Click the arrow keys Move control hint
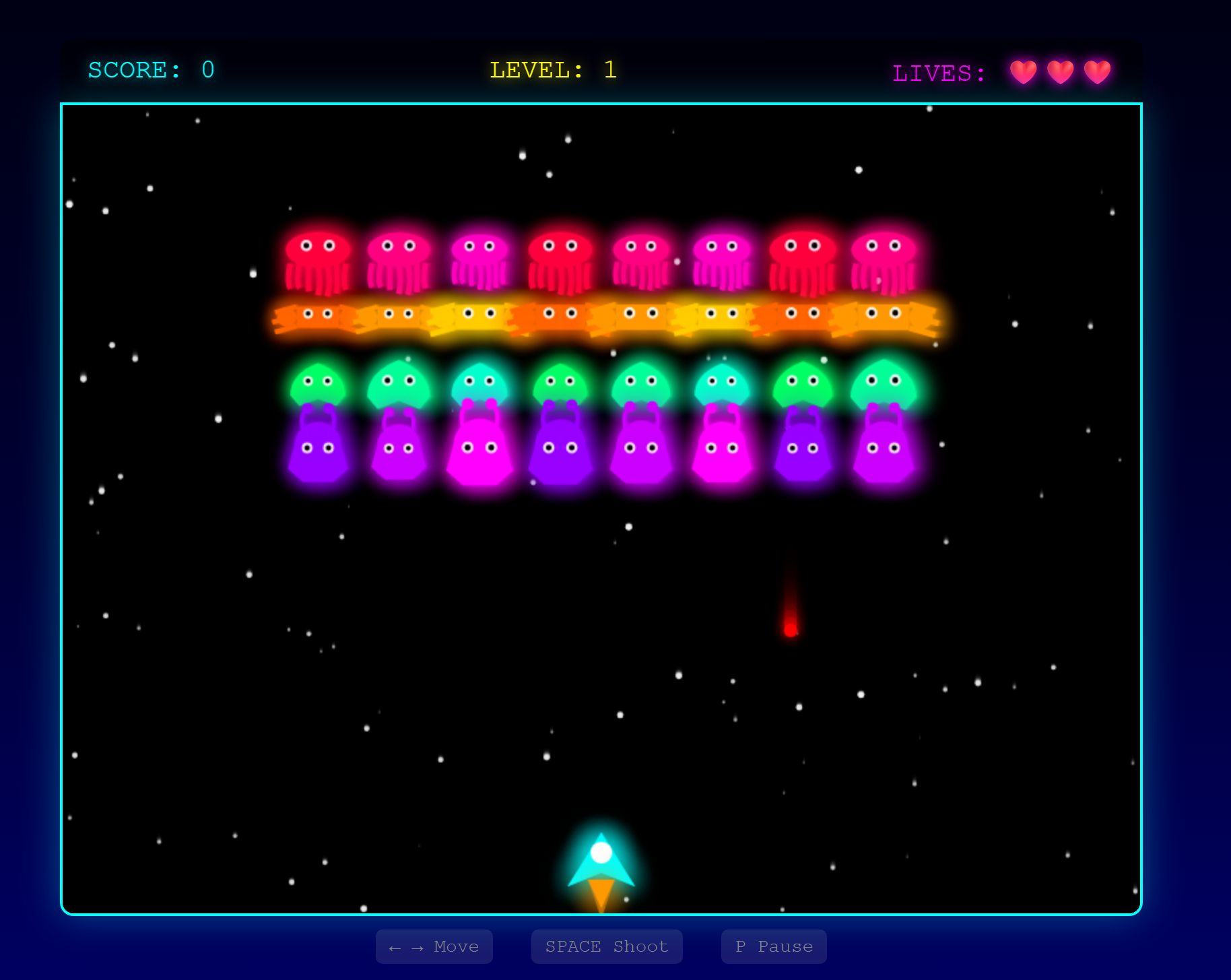1231x980 pixels. click(x=434, y=946)
